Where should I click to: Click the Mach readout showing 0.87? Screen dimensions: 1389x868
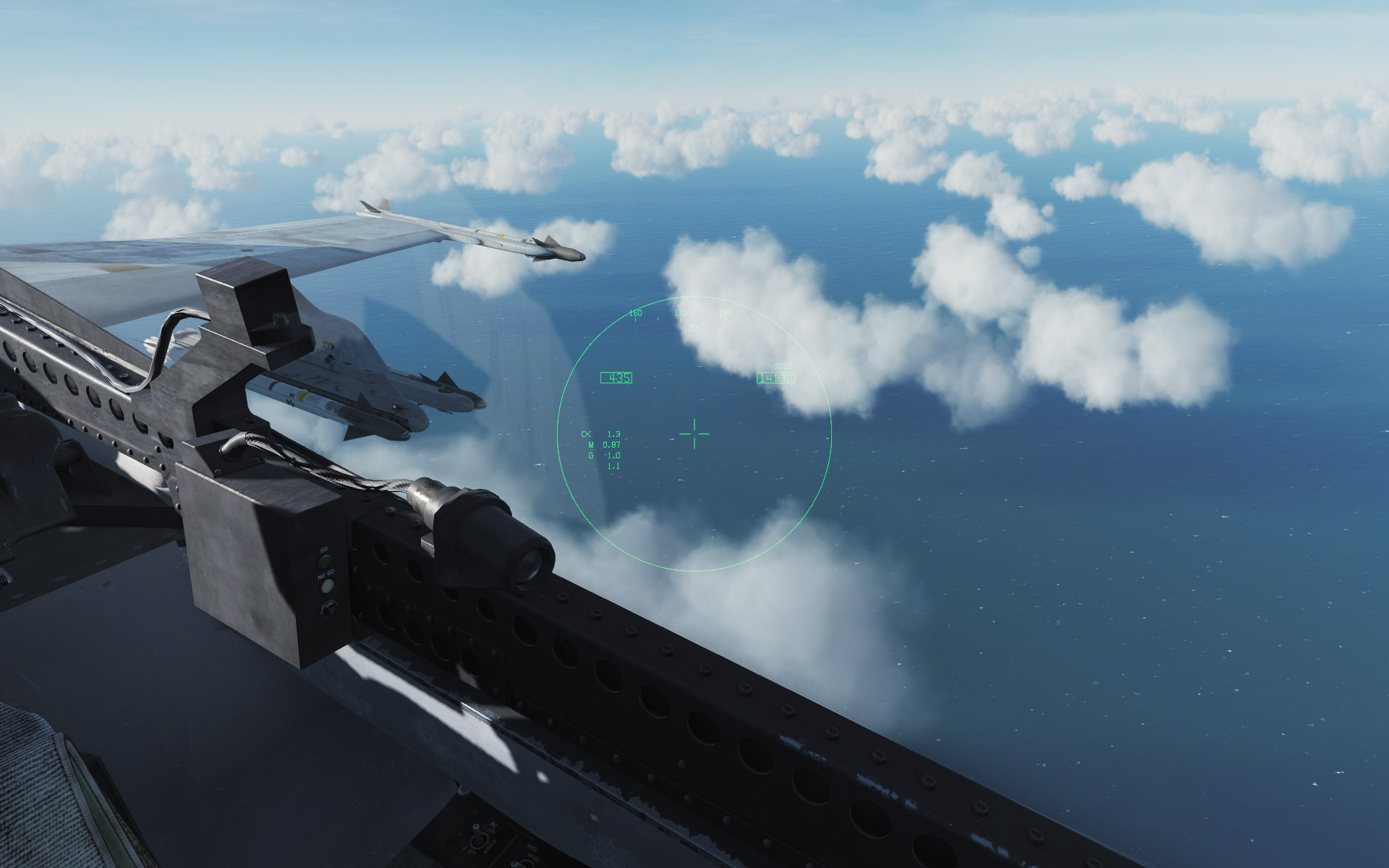pos(612,444)
